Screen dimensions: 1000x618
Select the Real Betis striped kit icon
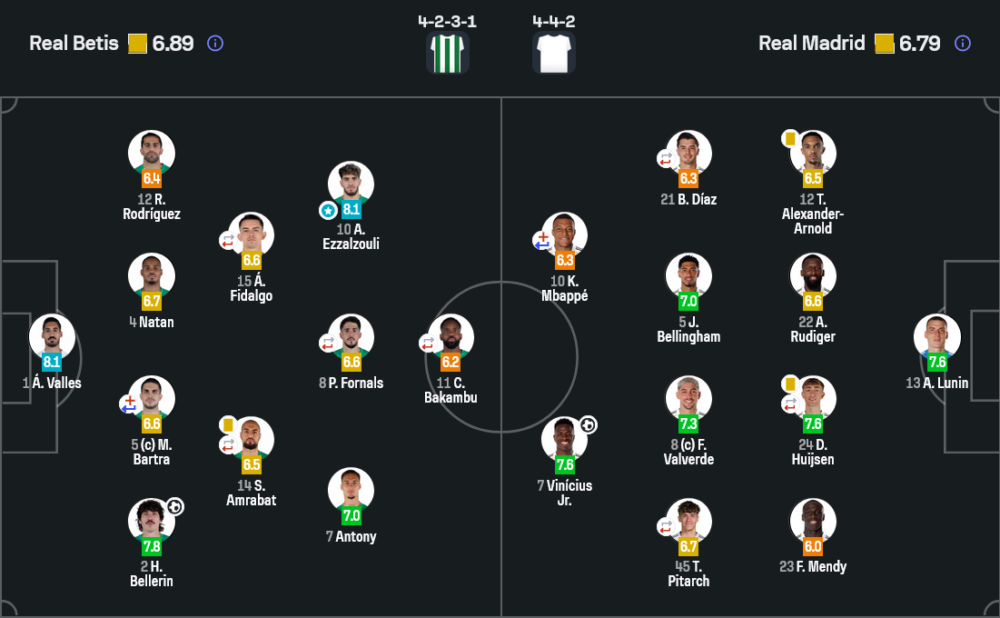(447, 52)
